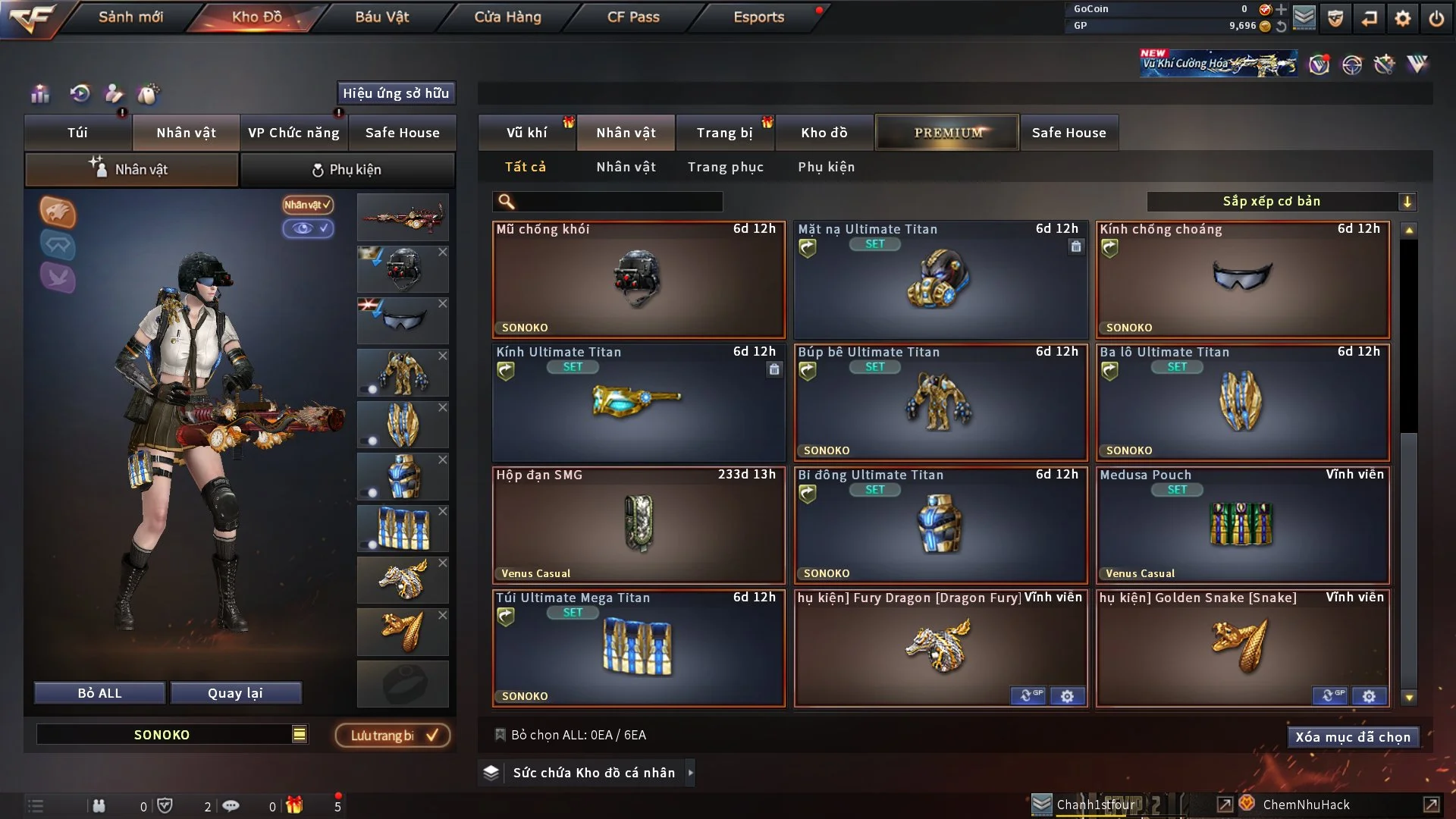
Task: Open the Sắp xếp cơ bản sort dropdown
Action: pyautogui.click(x=1281, y=202)
